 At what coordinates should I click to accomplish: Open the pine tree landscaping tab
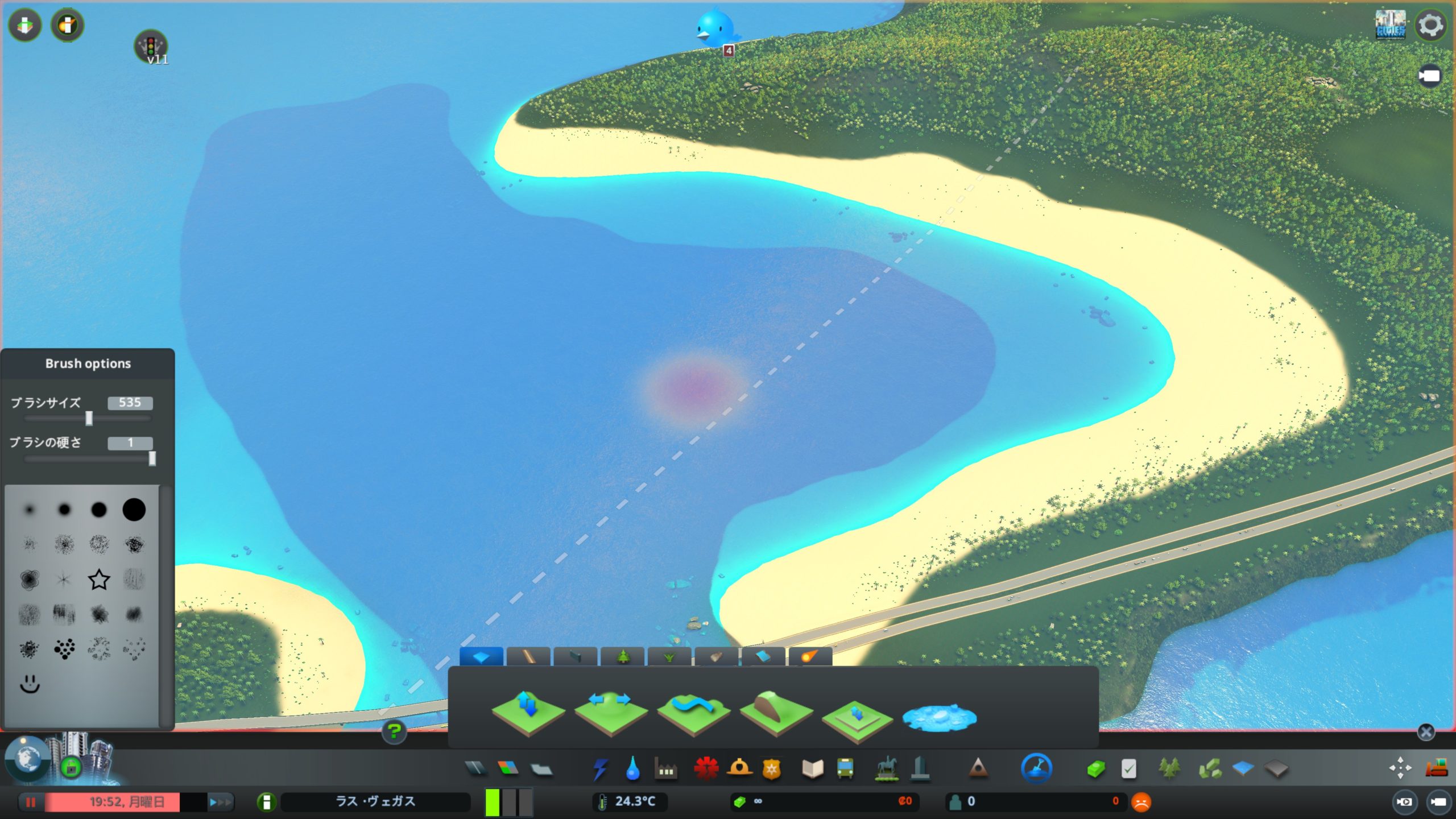tap(623, 657)
